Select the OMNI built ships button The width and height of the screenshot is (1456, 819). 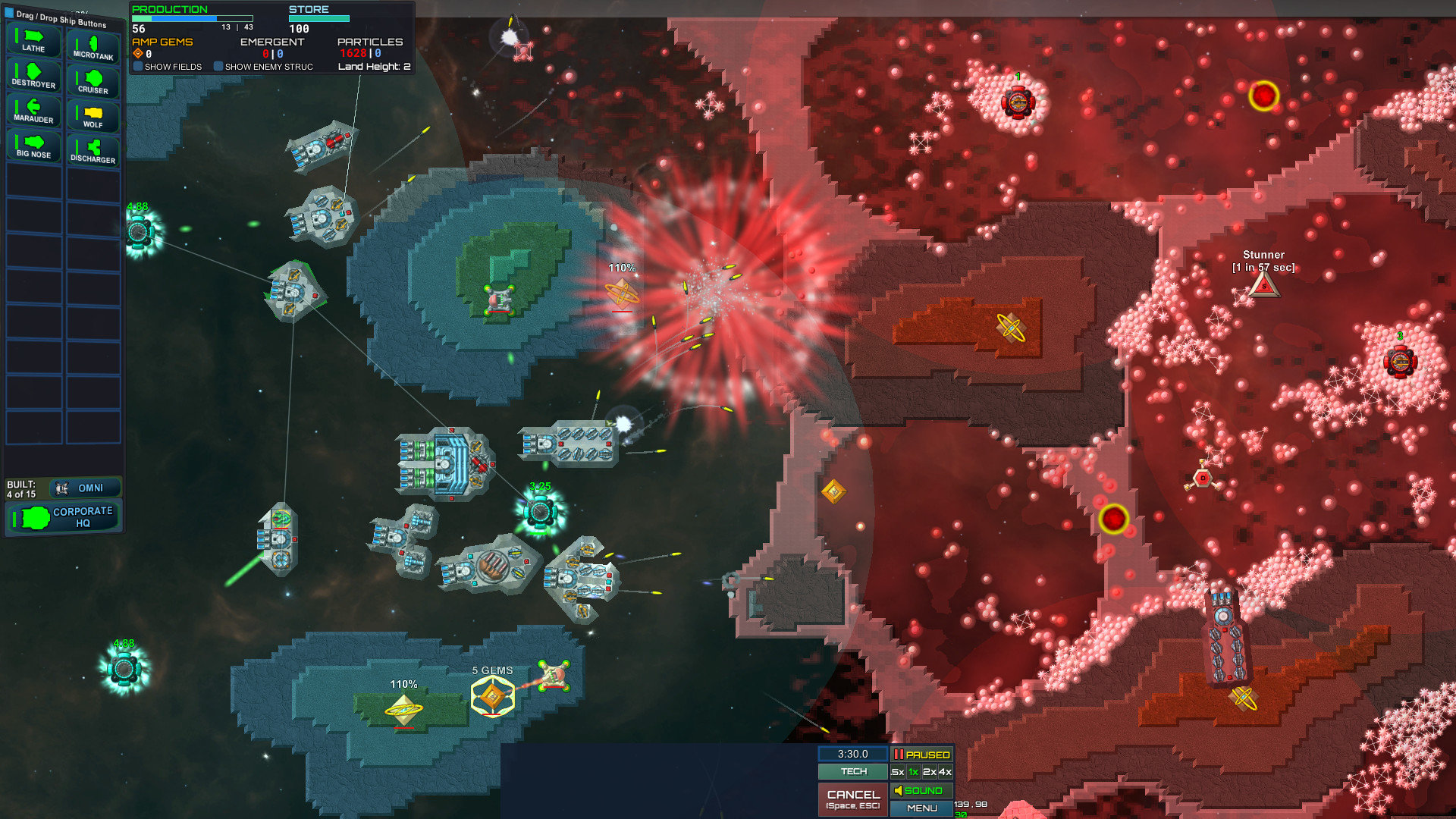pos(84,488)
